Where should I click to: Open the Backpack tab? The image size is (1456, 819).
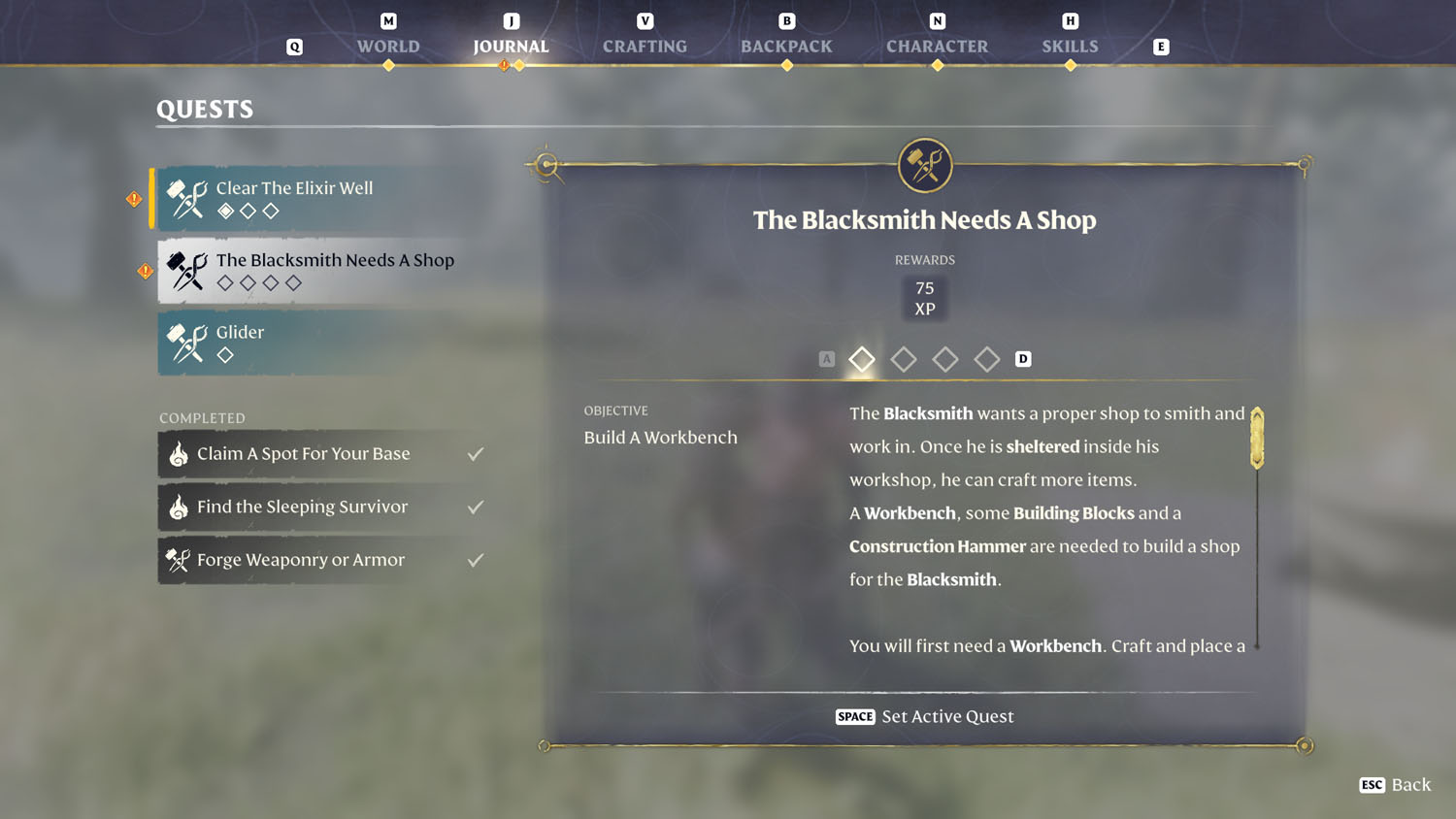[x=786, y=46]
